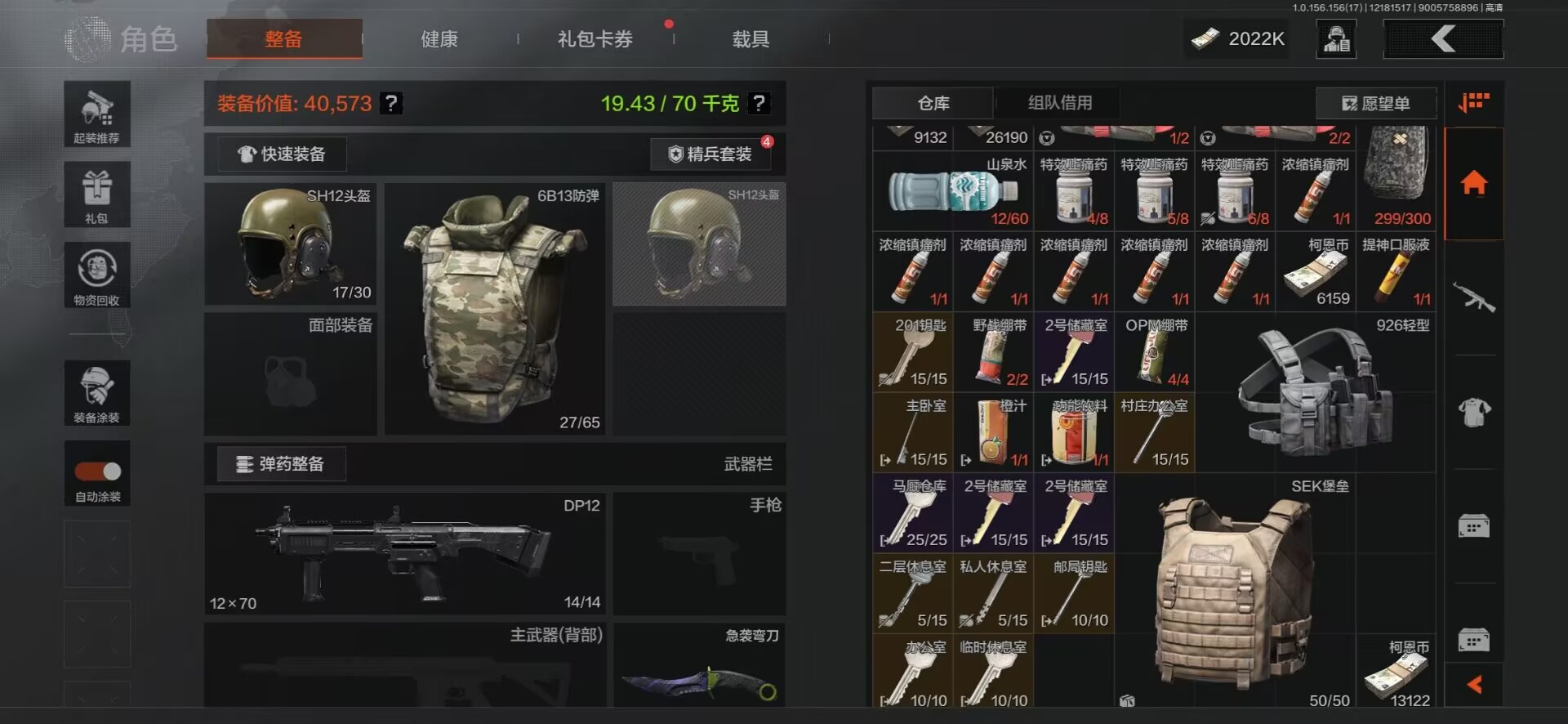Toggle the 自动涂装 switch
1568x724 pixels.
tap(98, 471)
